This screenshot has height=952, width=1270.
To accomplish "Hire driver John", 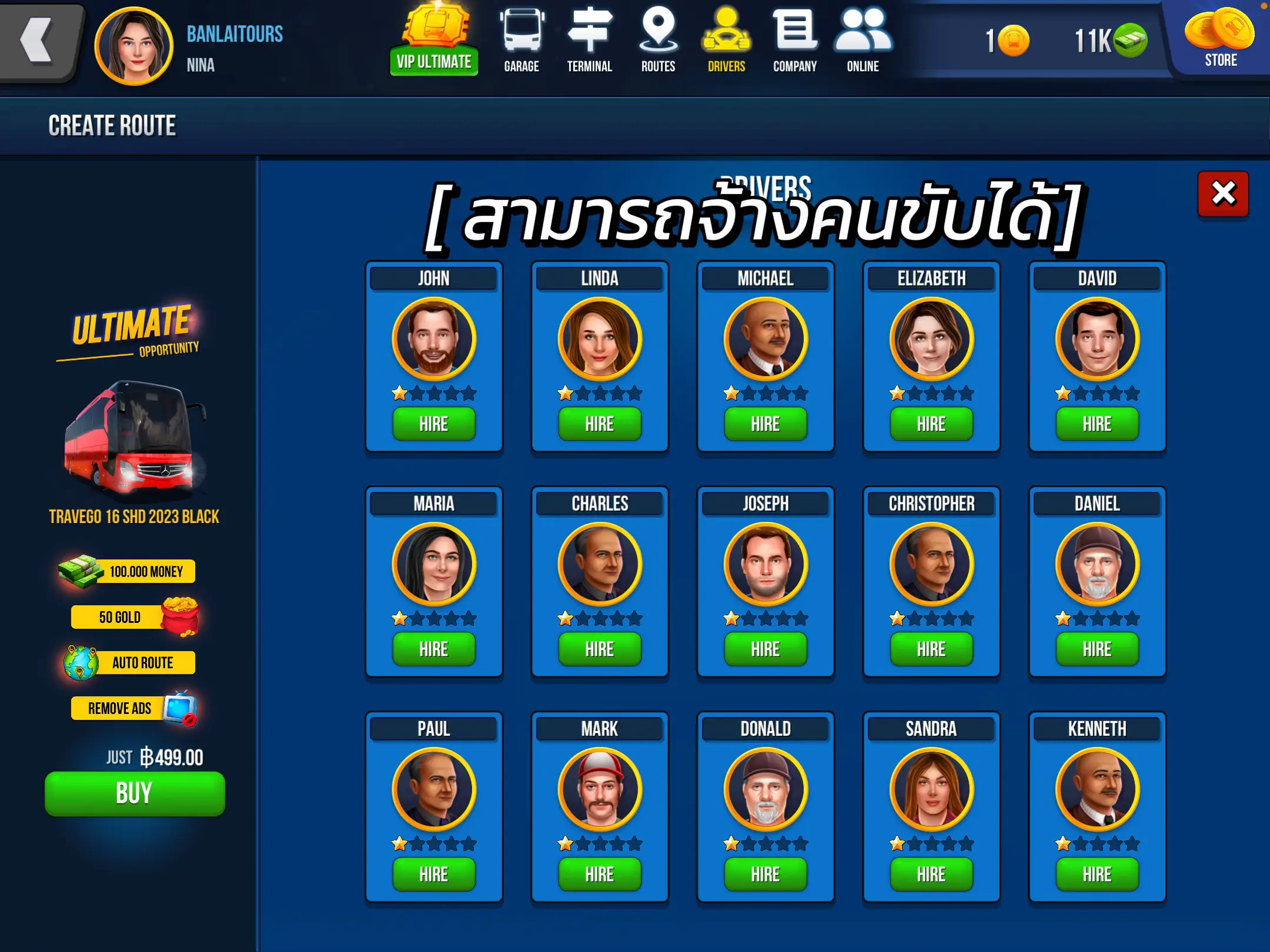I will (x=434, y=424).
